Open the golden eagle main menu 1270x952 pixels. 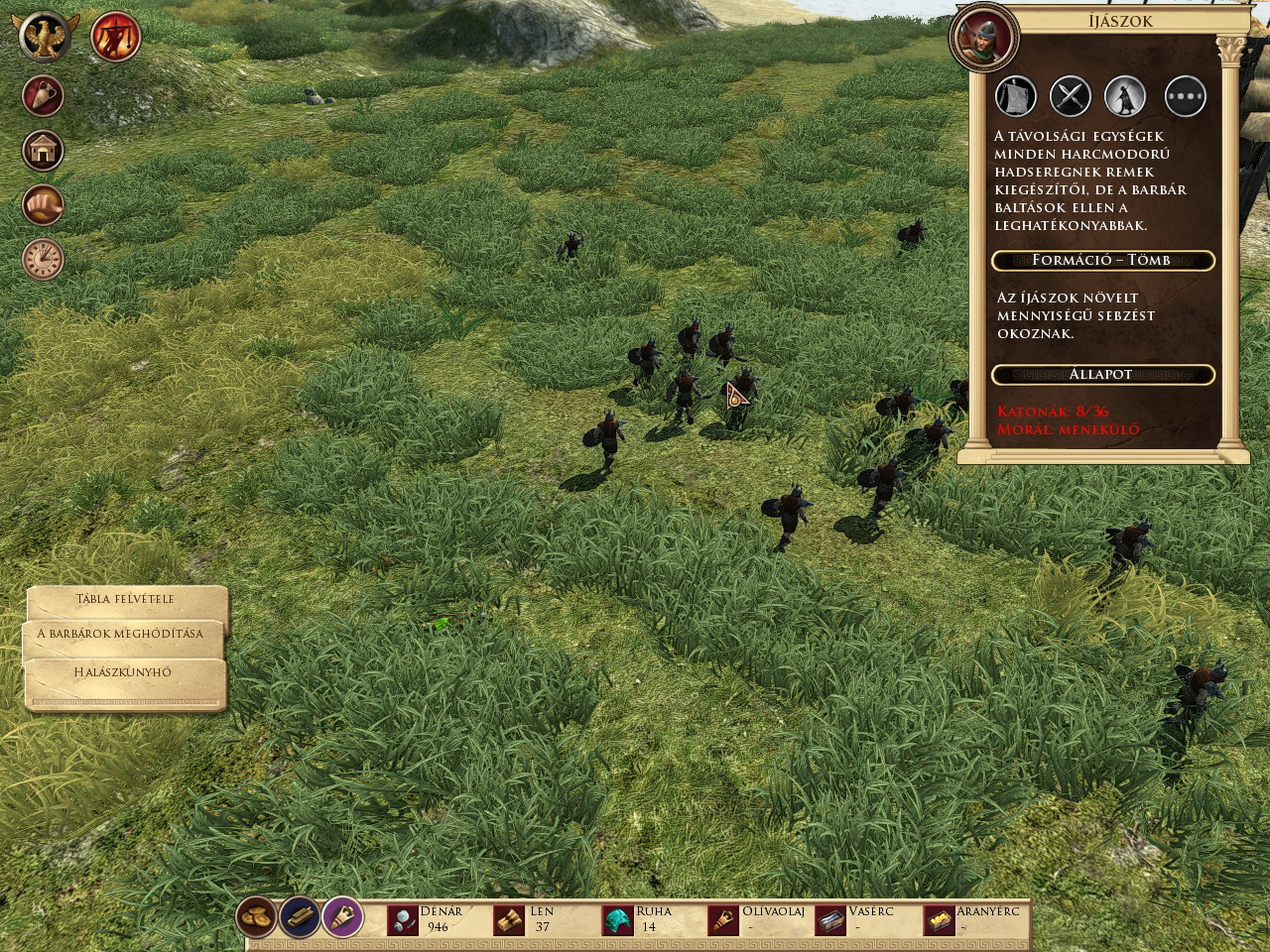coord(45,37)
